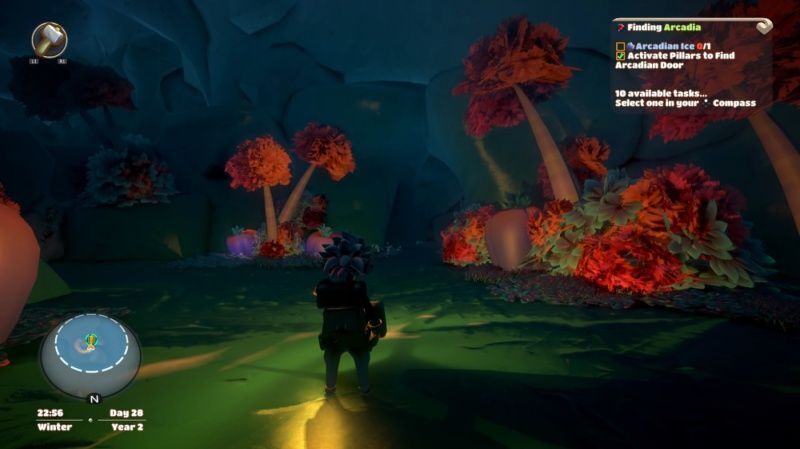The width and height of the screenshot is (800, 449).
Task: Select the Arcadian Ice objective checkbox
Action: pyautogui.click(x=621, y=46)
